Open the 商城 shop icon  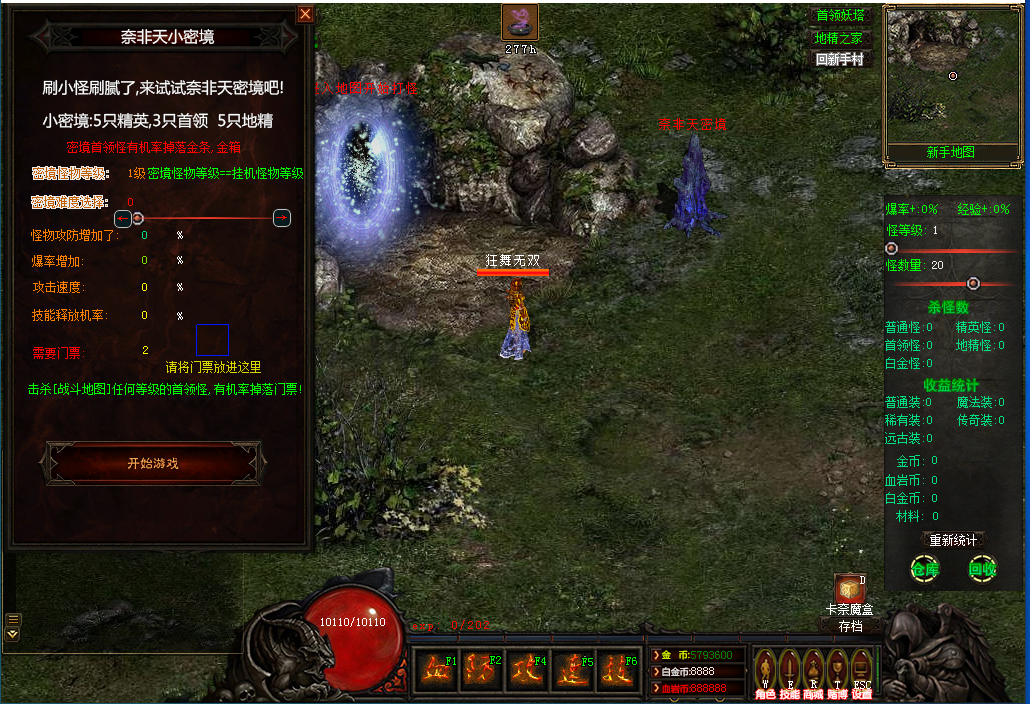(813, 668)
